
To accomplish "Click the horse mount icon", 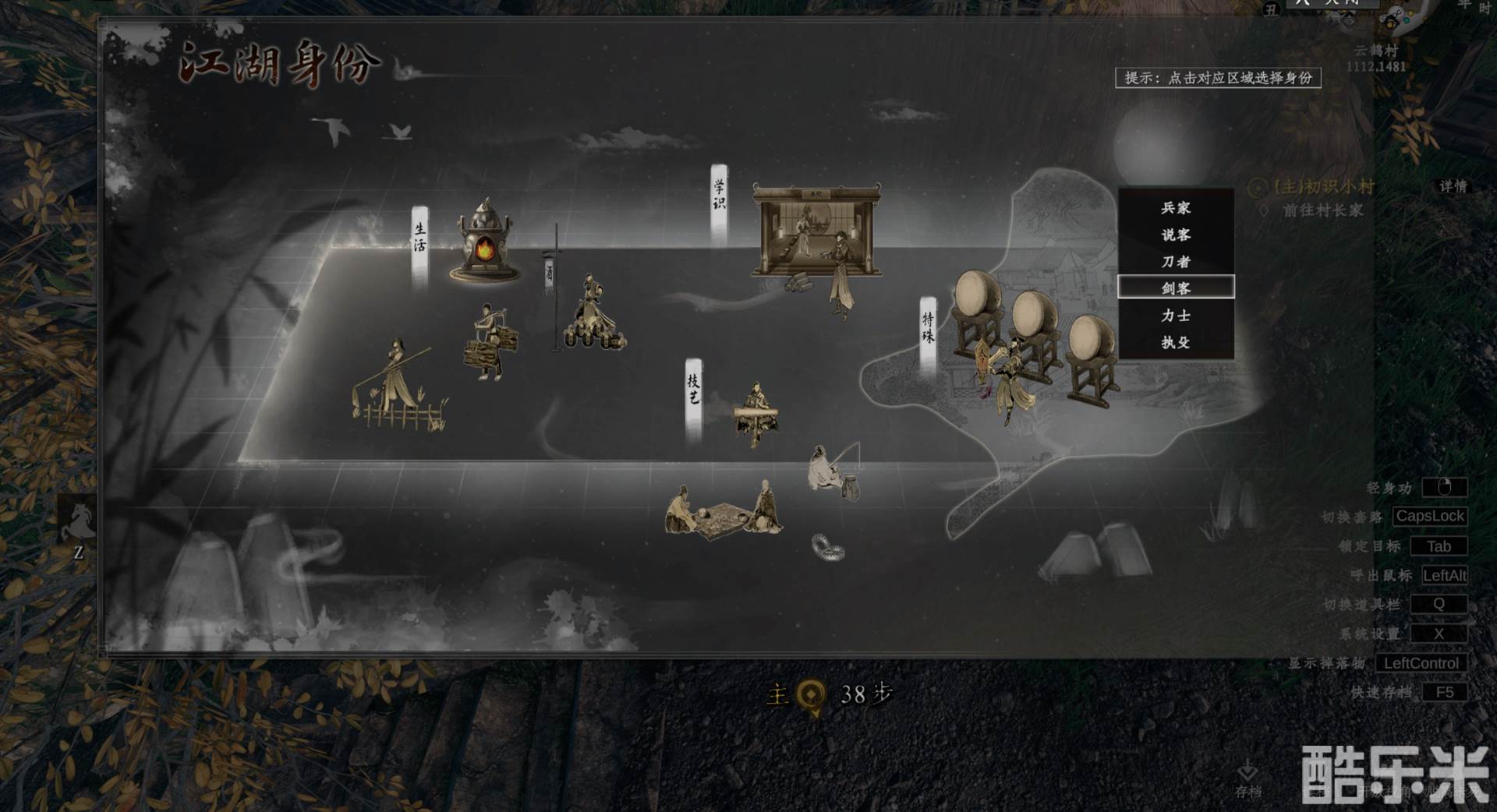I will point(80,521).
